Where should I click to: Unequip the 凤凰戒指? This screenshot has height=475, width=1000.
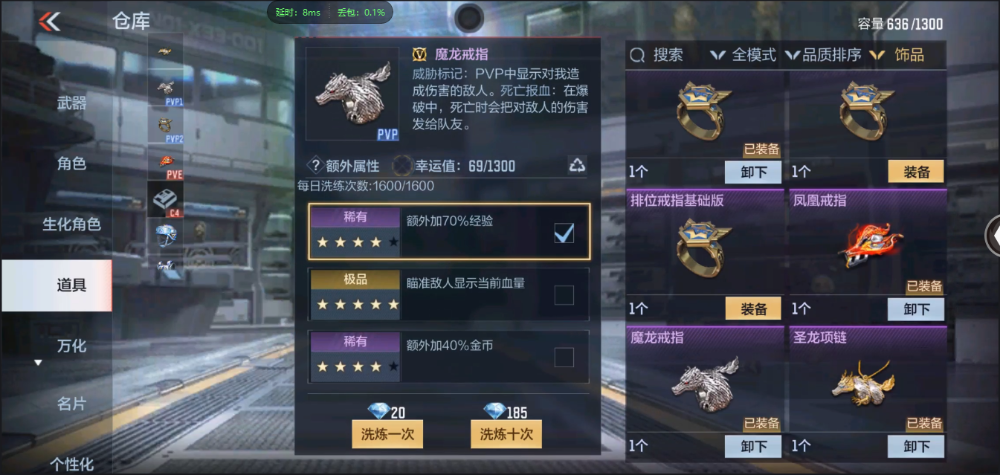coord(916,309)
